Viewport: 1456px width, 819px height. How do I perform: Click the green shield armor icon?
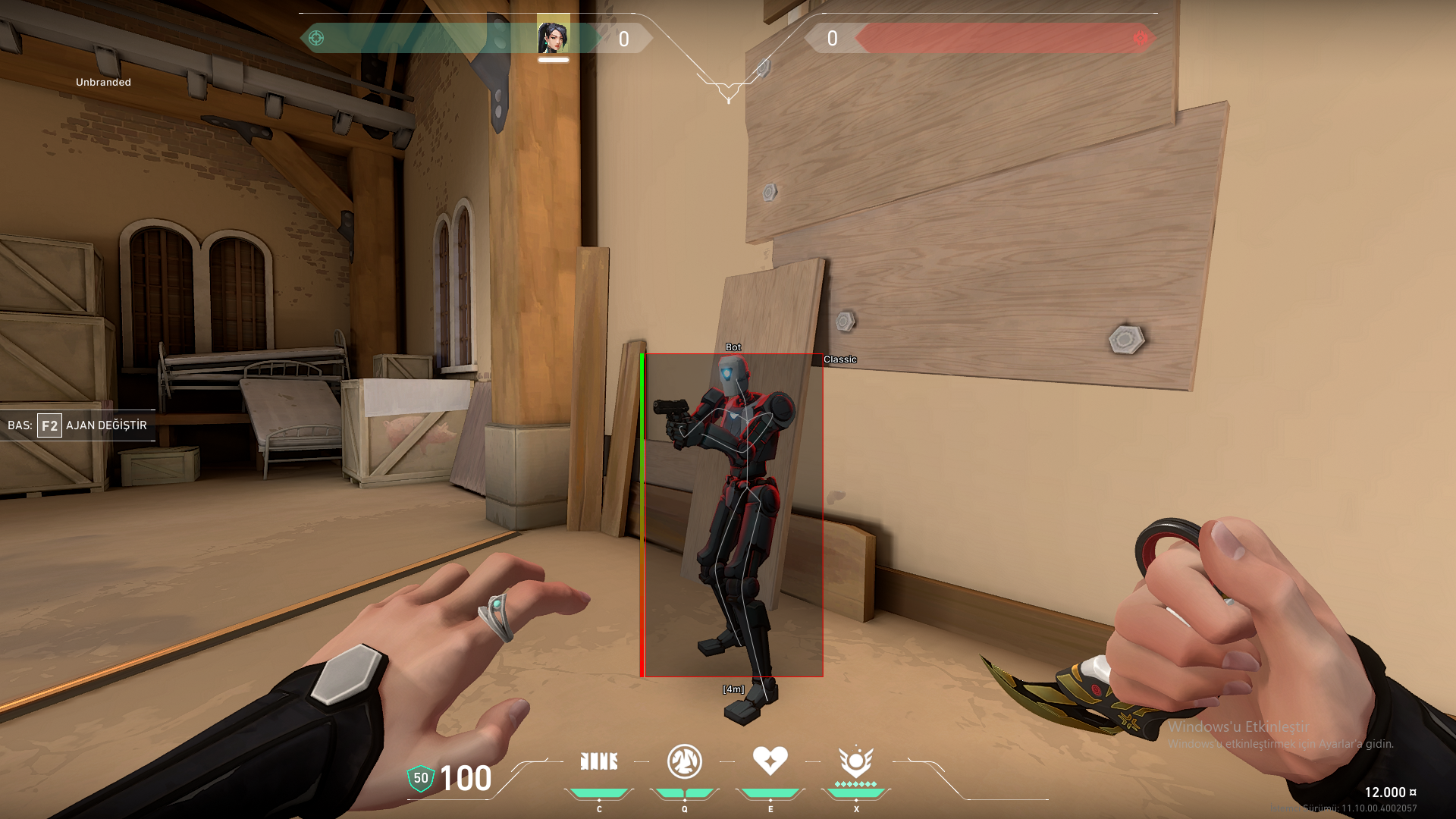pyautogui.click(x=420, y=777)
